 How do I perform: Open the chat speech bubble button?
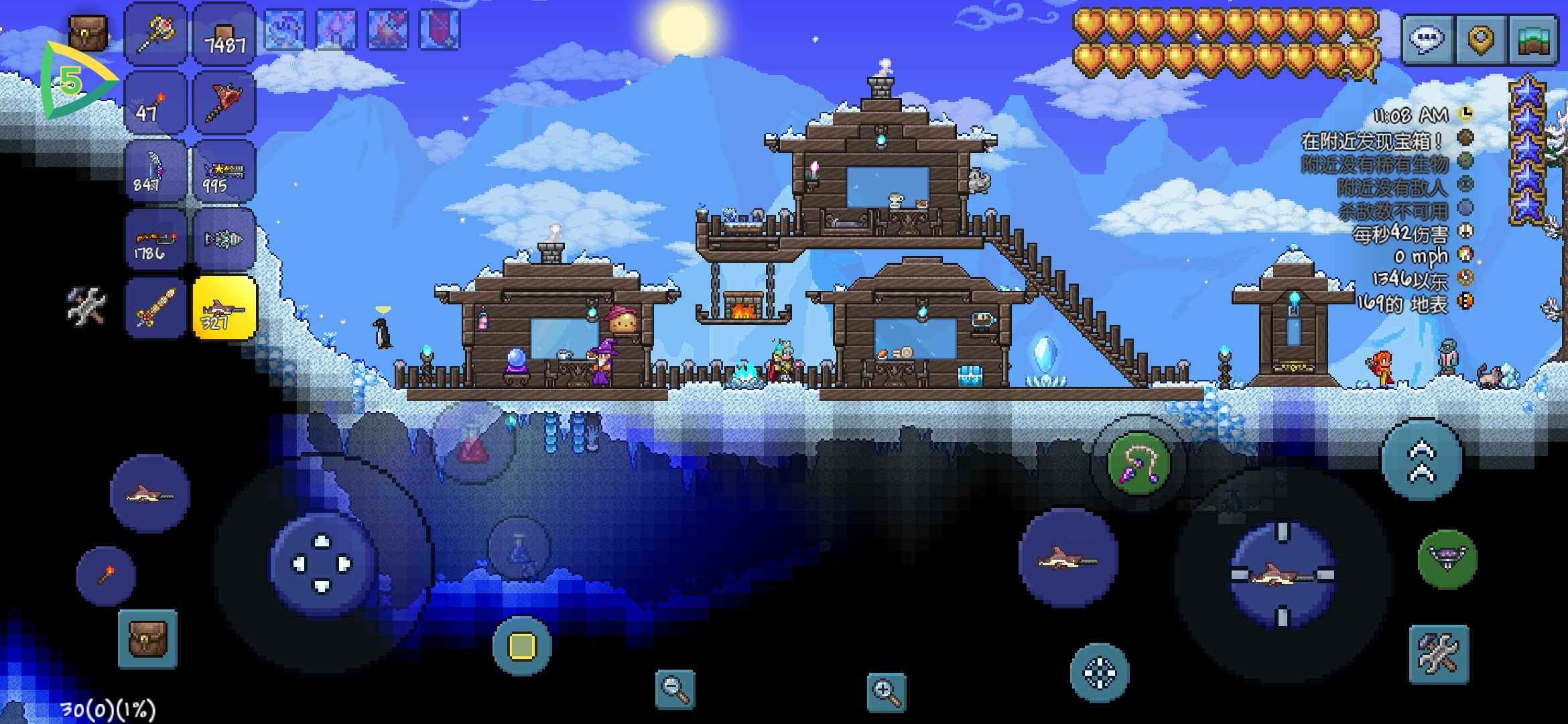(x=1427, y=40)
